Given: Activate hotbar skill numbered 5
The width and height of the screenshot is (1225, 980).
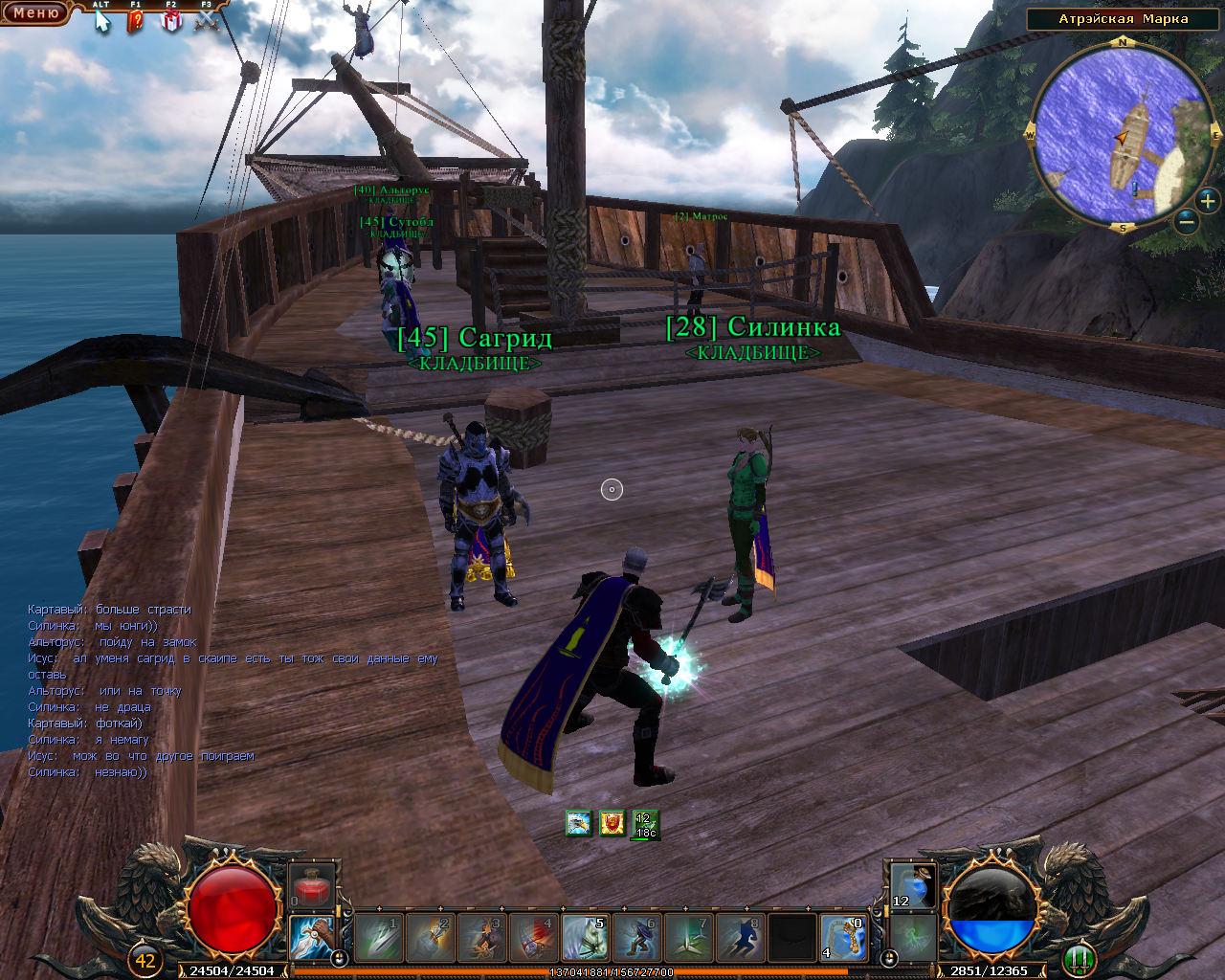Looking at the screenshot, I should click(585, 938).
